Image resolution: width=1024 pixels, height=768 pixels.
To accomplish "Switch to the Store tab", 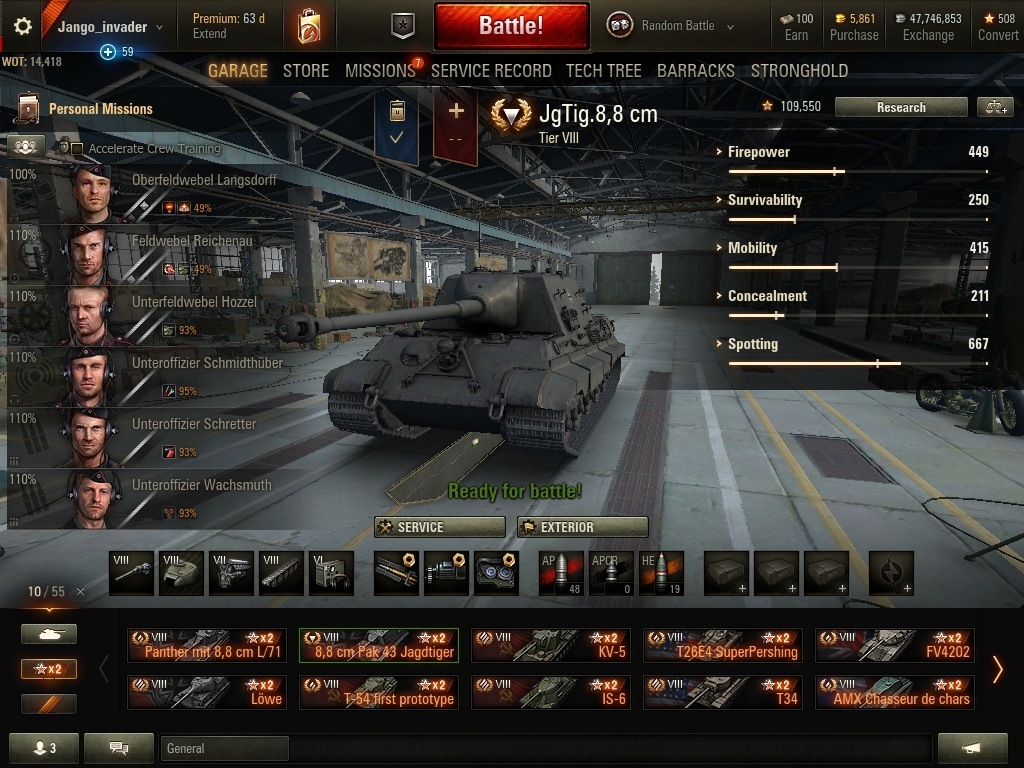I will 306,71.
